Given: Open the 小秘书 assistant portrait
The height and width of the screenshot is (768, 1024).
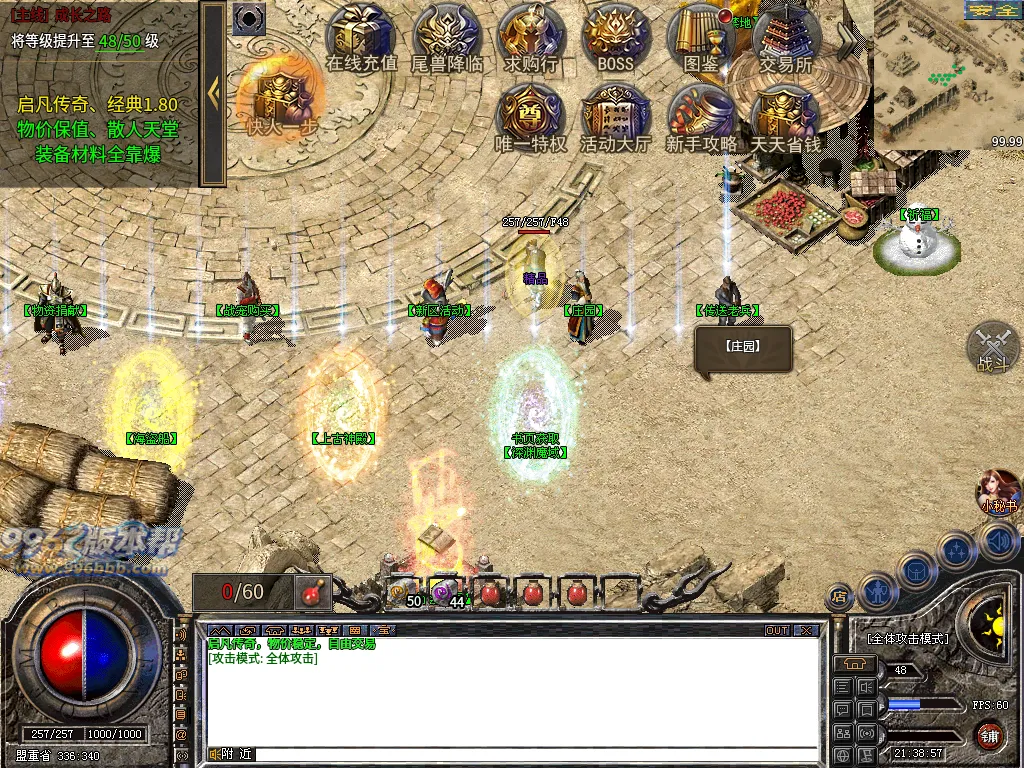Looking at the screenshot, I should pyautogui.click(x=997, y=492).
